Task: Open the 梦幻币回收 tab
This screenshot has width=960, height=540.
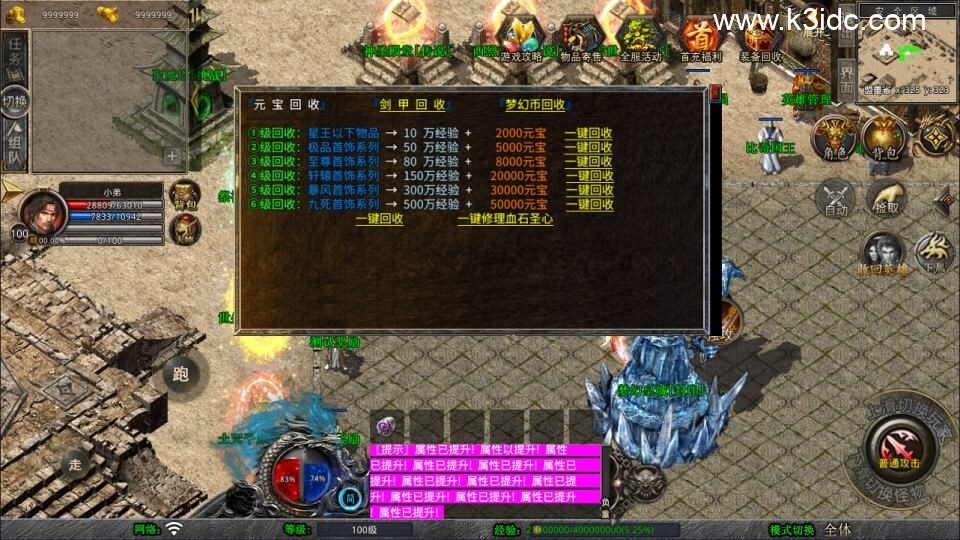Action: pyautogui.click(x=535, y=105)
